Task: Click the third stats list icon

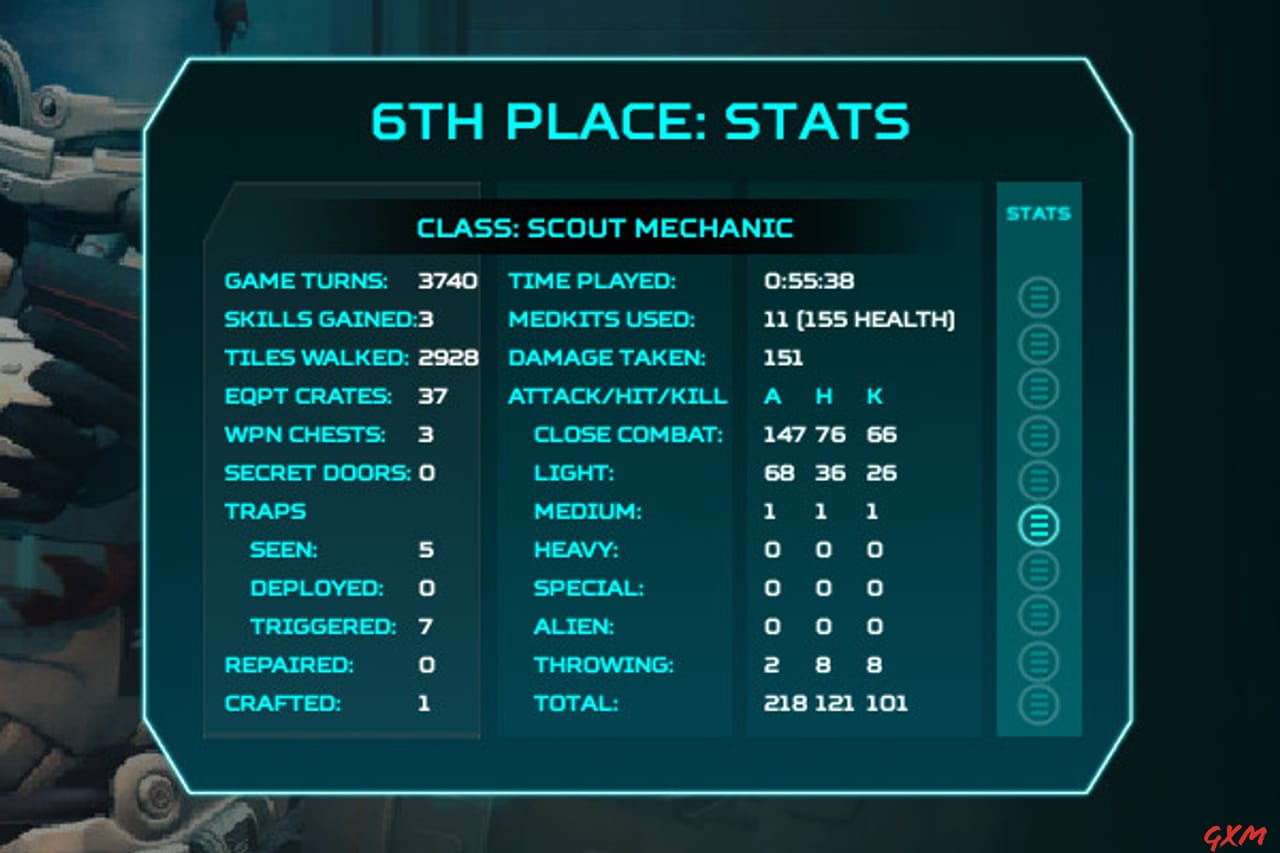Action: click(1038, 388)
